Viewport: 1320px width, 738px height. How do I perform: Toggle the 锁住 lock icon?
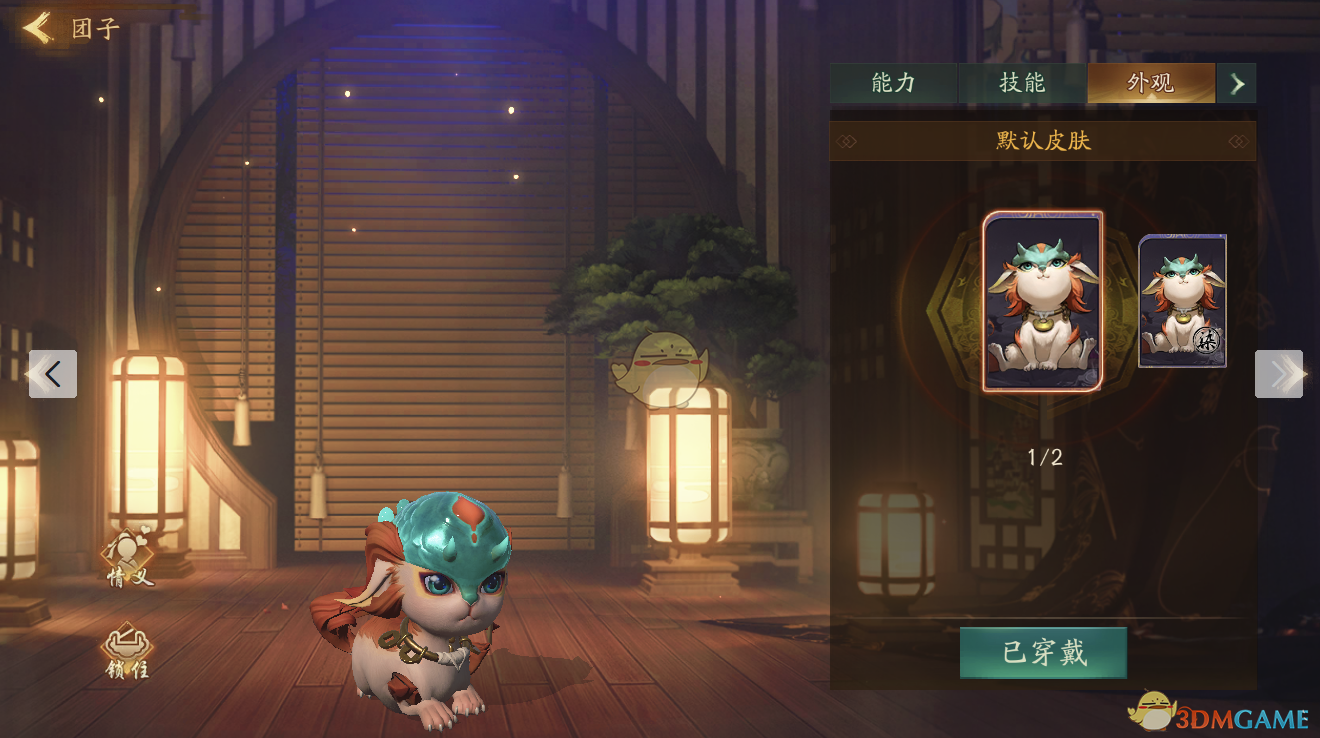pyautogui.click(x=128, y=652)
